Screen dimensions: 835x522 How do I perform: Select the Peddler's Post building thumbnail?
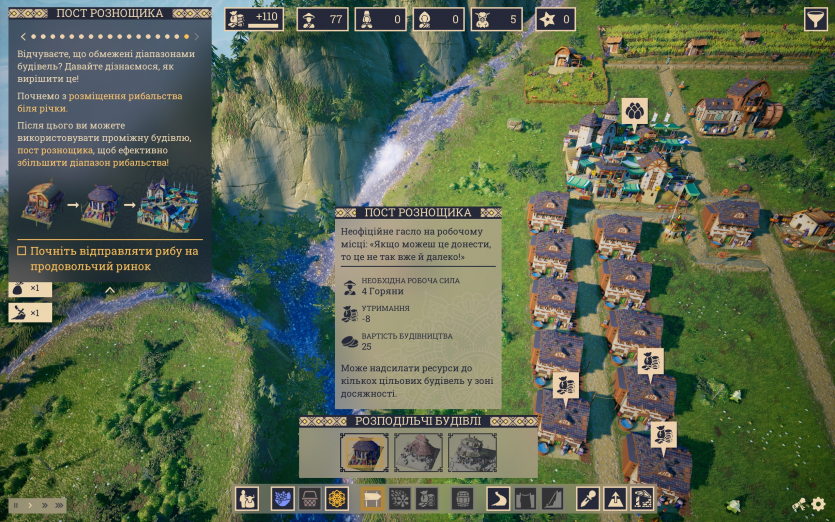tap(365, 452)
